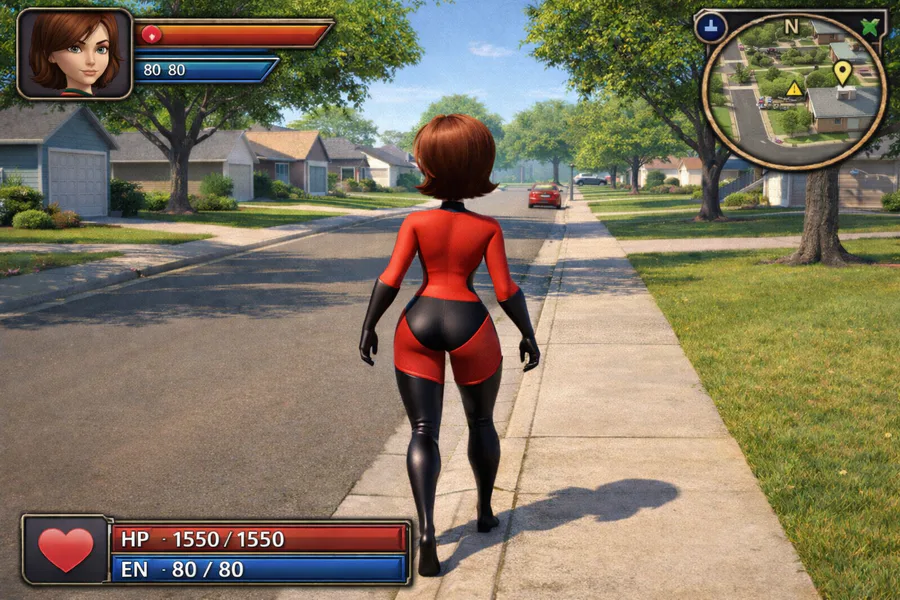Close the minimap with the green X
The height and width of the screenshot is (600, 900).
pos(870,27)
